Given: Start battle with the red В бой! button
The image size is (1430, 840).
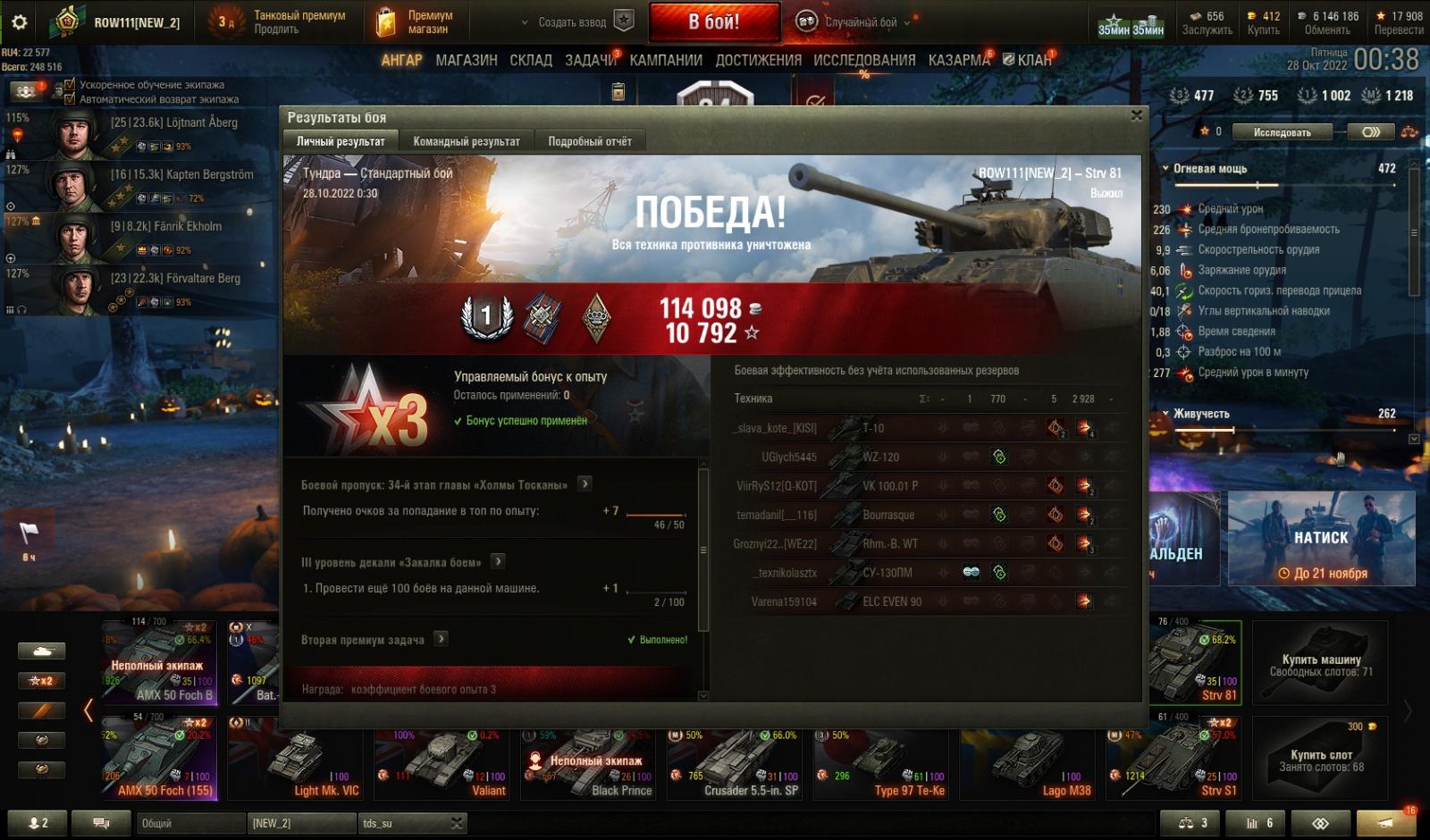Looking at the screenshot, I should pyautogui.click(x=713, y=22).
